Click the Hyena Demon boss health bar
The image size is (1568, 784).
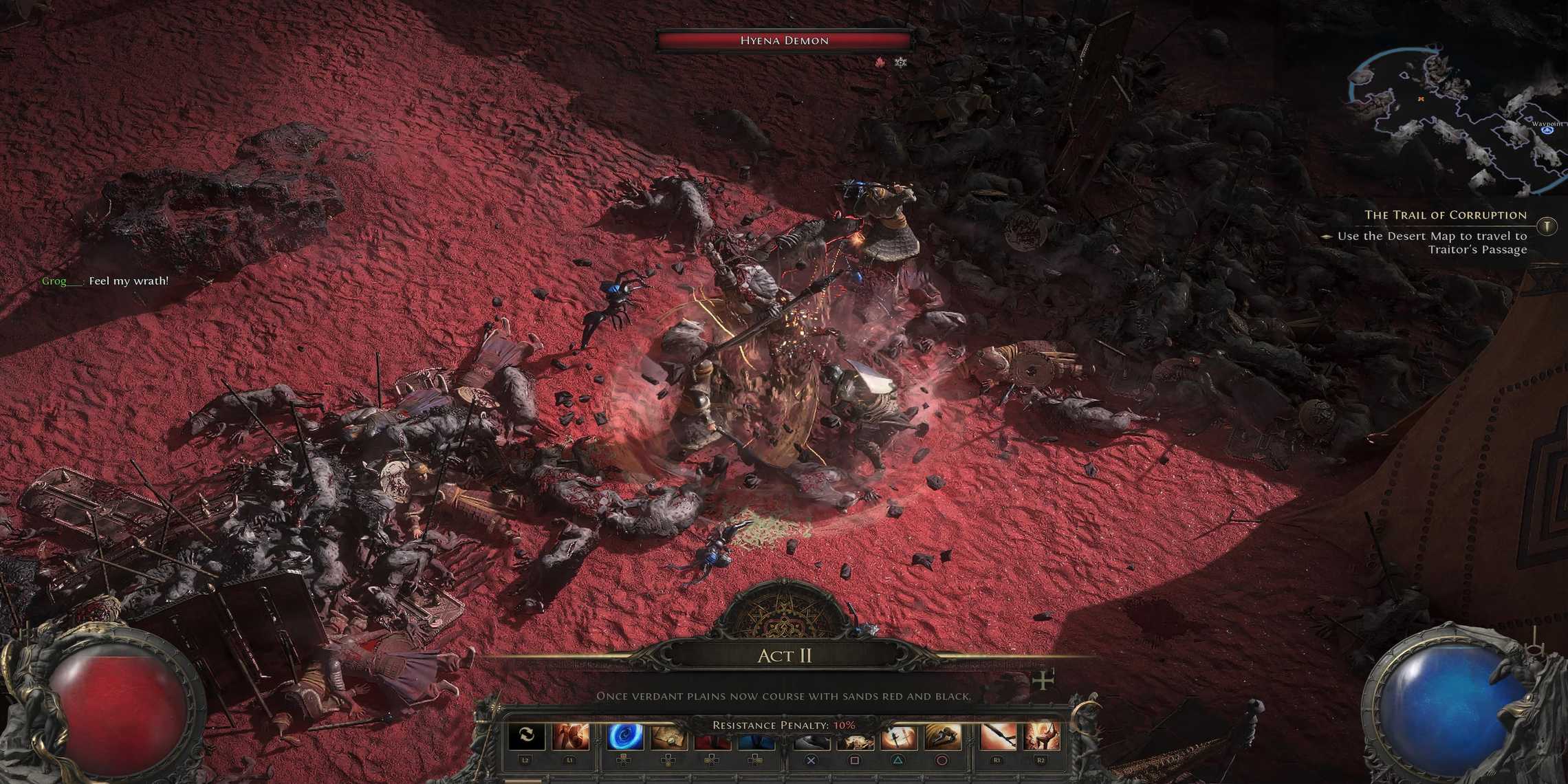[784, 40]
